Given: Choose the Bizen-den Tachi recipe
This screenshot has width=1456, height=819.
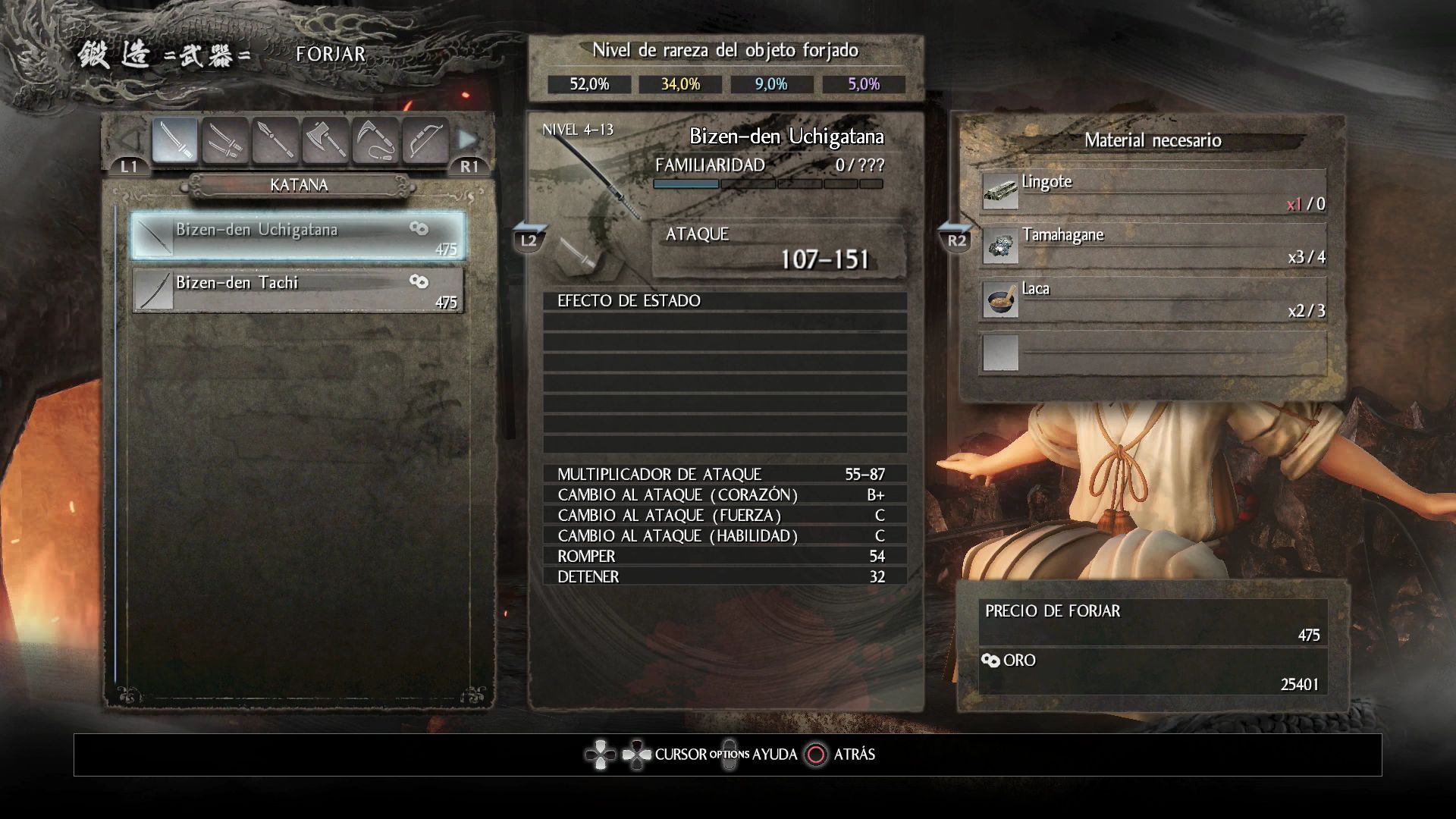Looking at the screenshot, I should [298, 290].
